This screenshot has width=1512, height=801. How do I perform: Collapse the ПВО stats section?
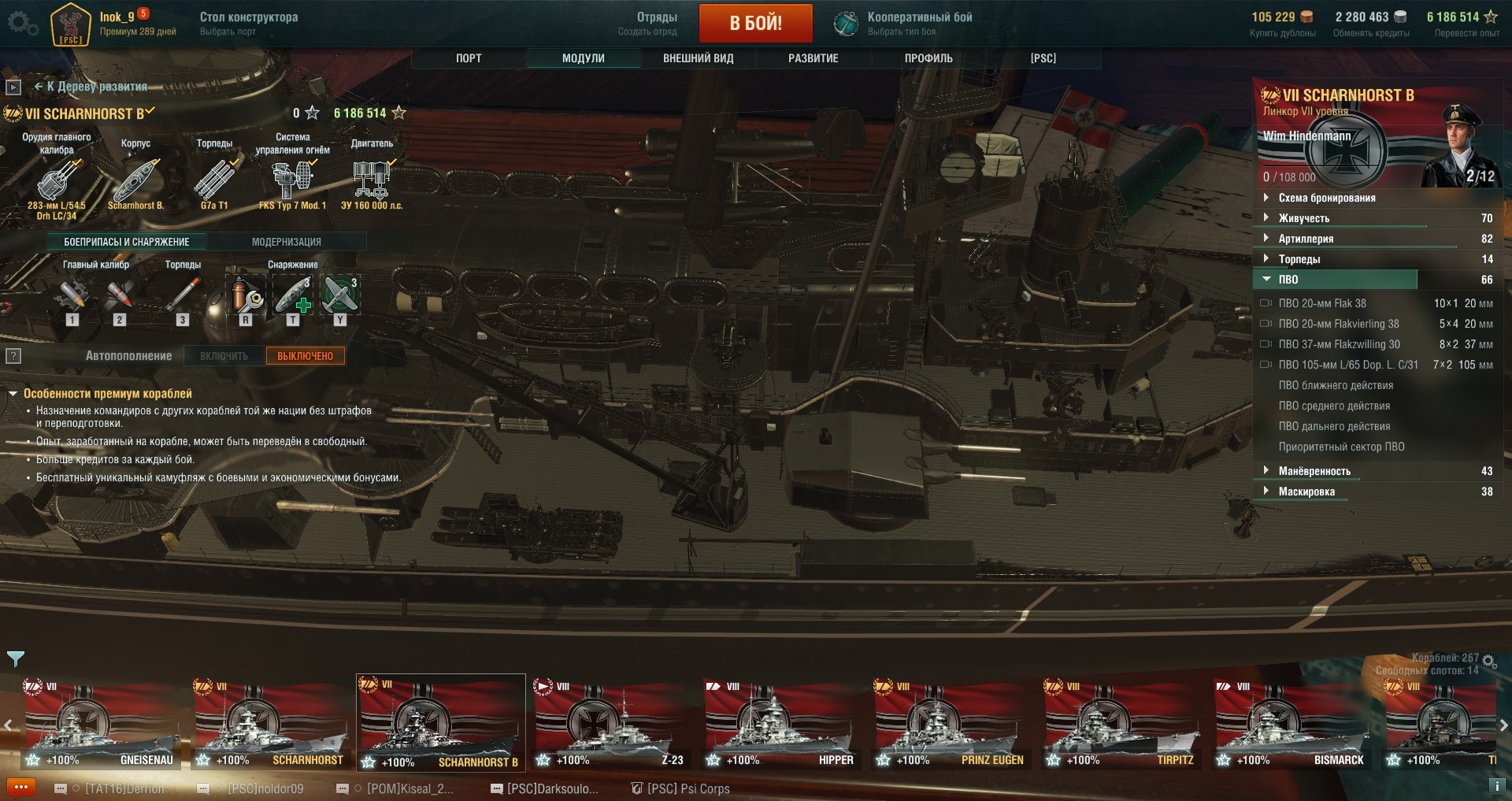tap(1288, 280)
